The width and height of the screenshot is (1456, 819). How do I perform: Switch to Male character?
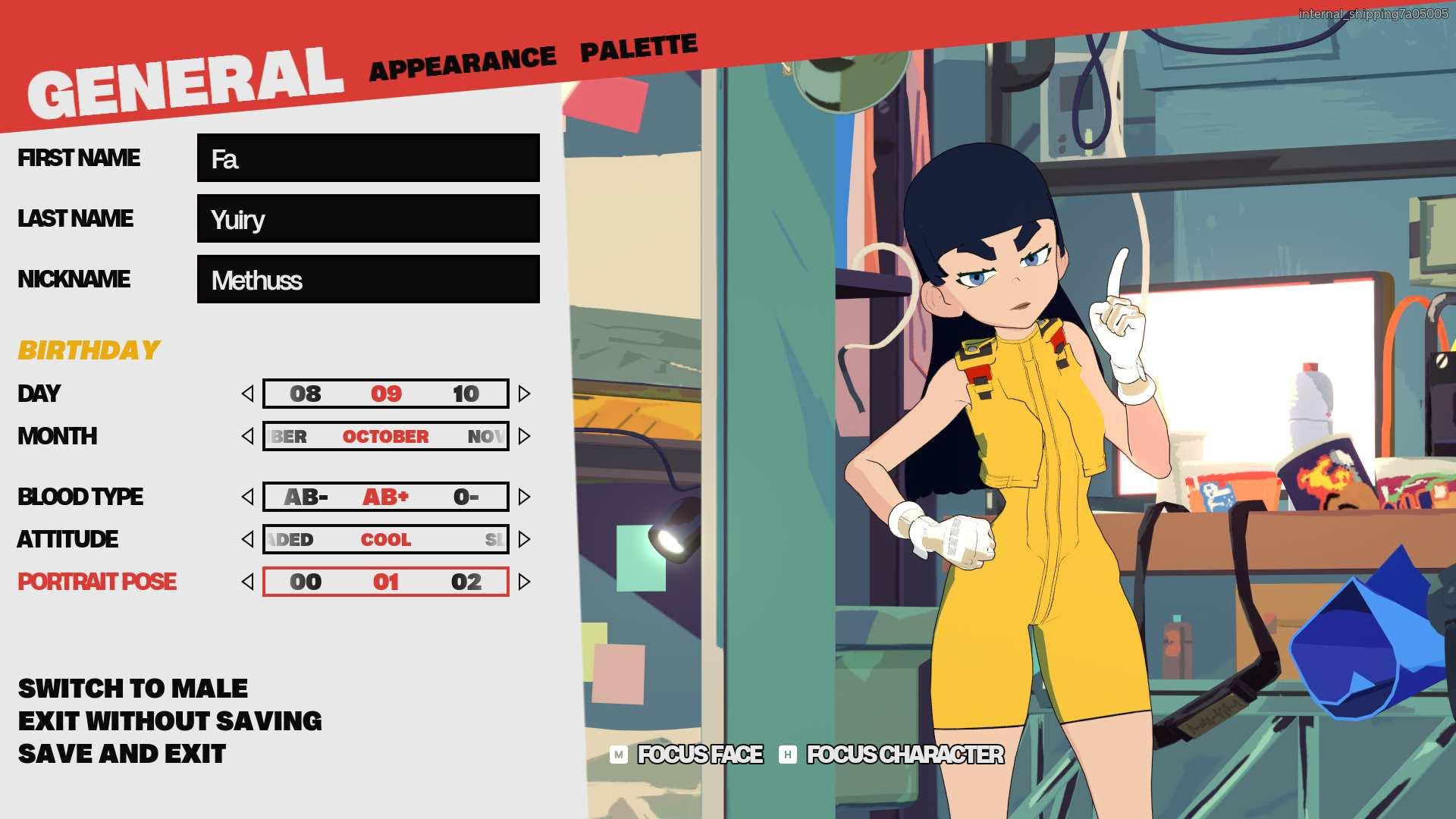(x=133, y=689)
